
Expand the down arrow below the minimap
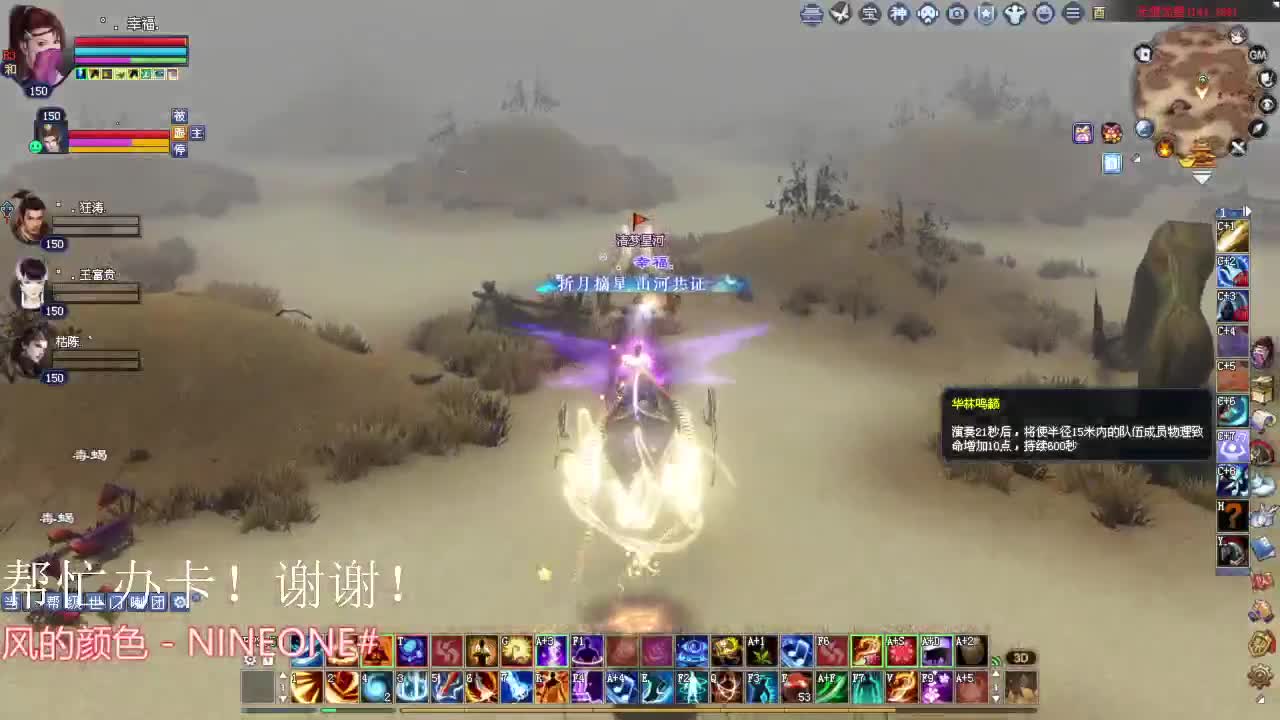pos(1203,176)
